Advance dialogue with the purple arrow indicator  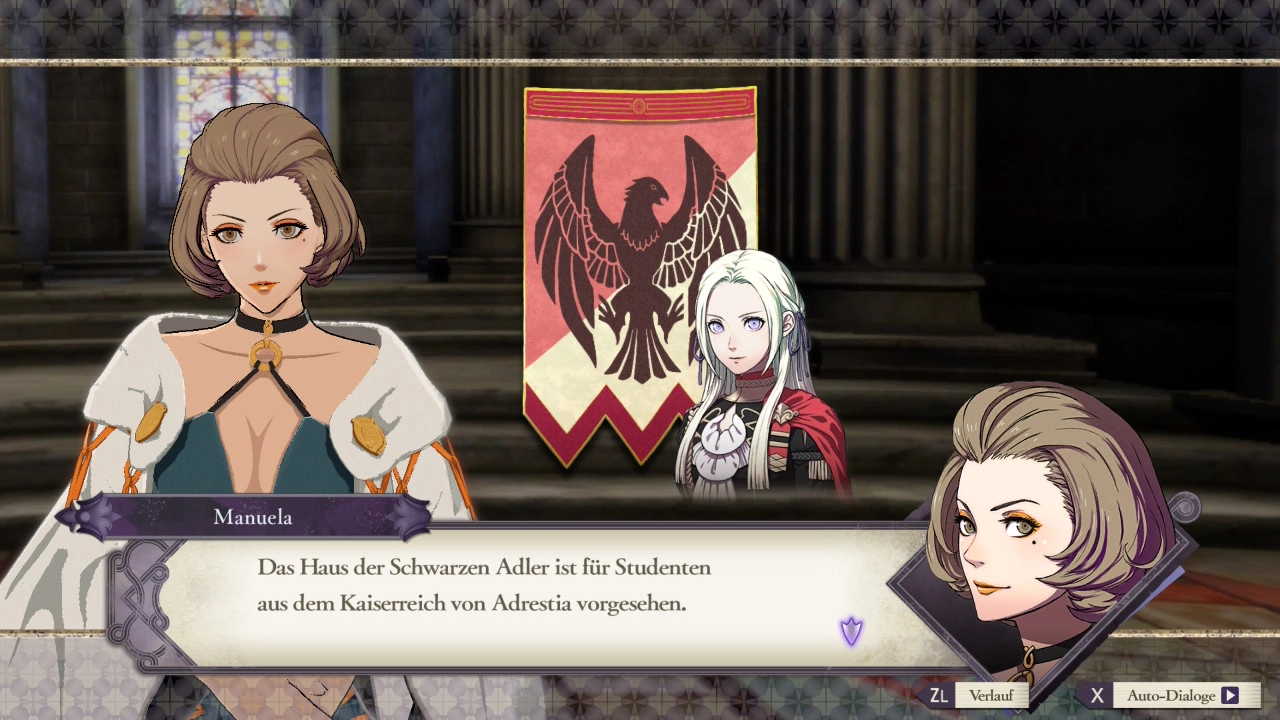pos(851,631)
